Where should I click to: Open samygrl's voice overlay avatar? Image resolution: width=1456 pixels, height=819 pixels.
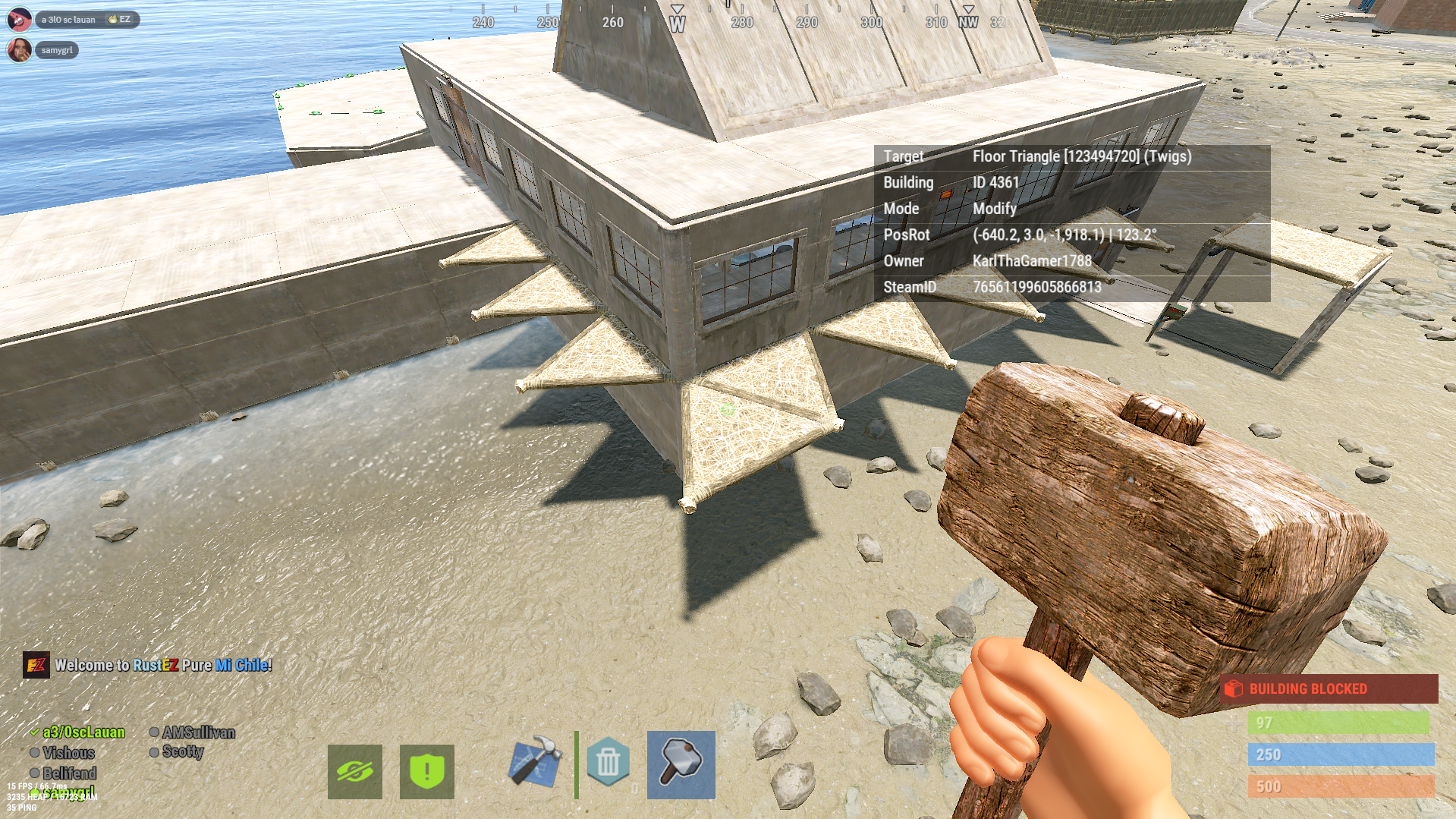pos(19,50)
